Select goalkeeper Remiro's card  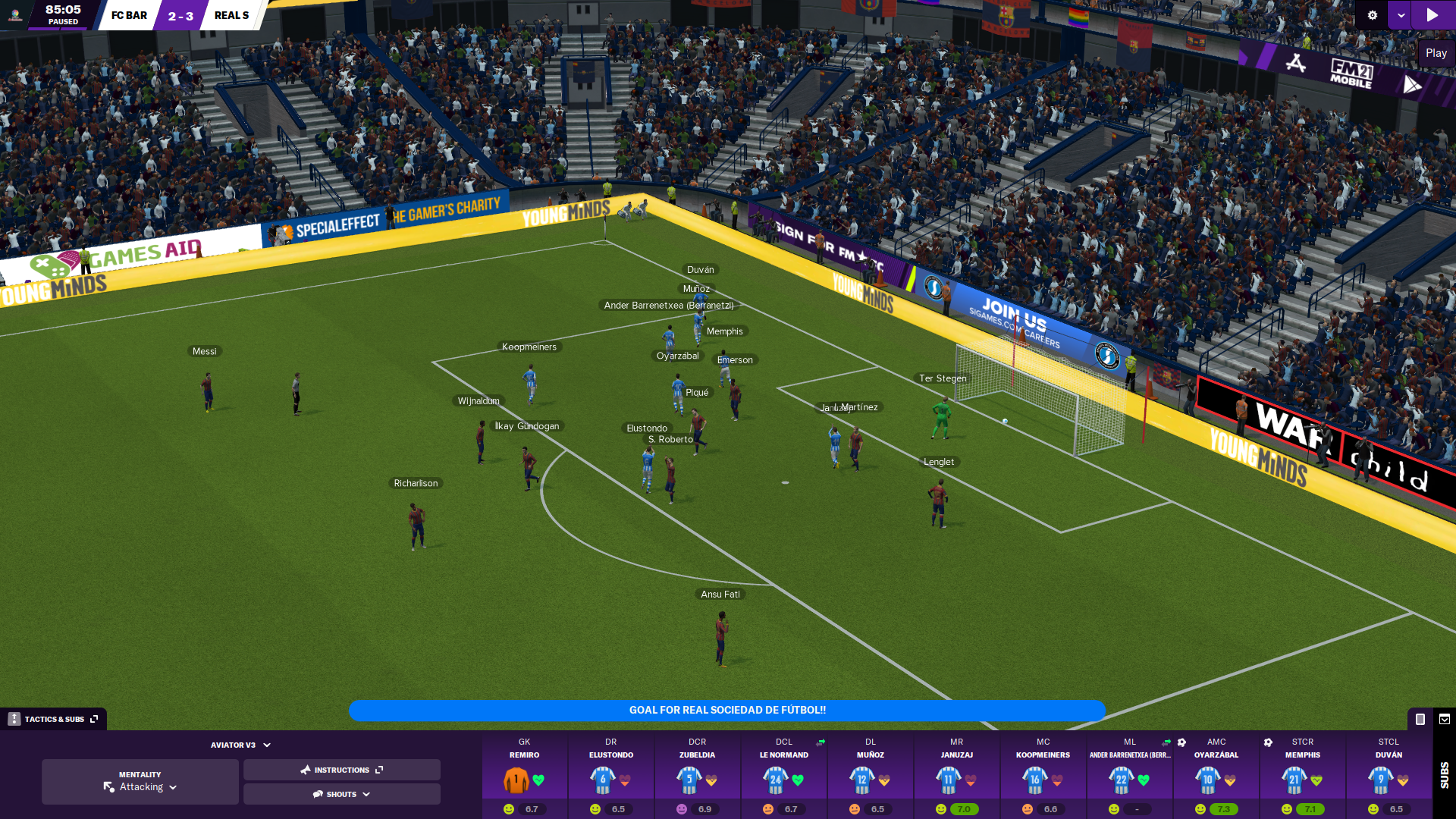pyautogui.click(x=524, y=776)
